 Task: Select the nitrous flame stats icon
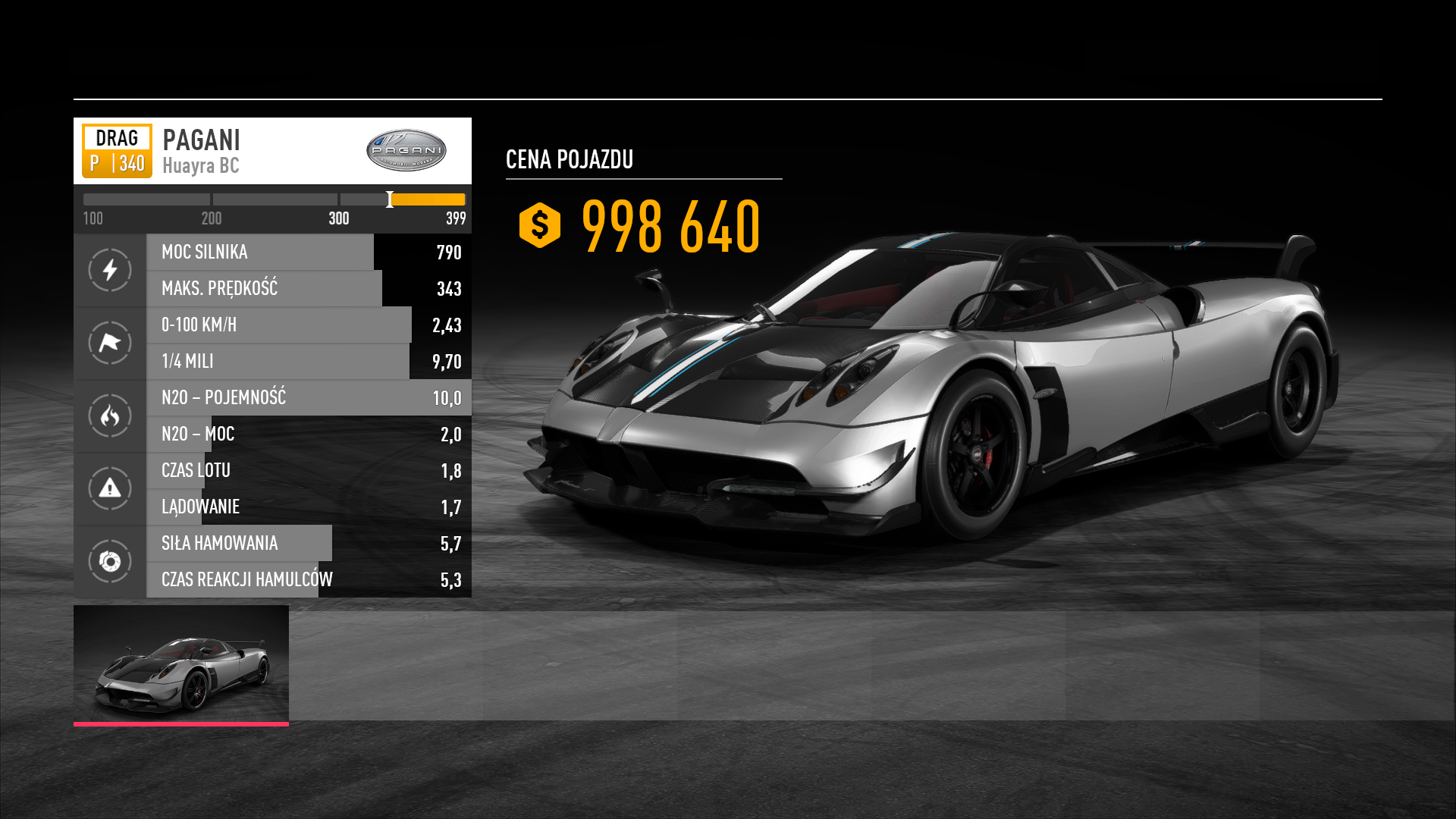coord(110,416)
